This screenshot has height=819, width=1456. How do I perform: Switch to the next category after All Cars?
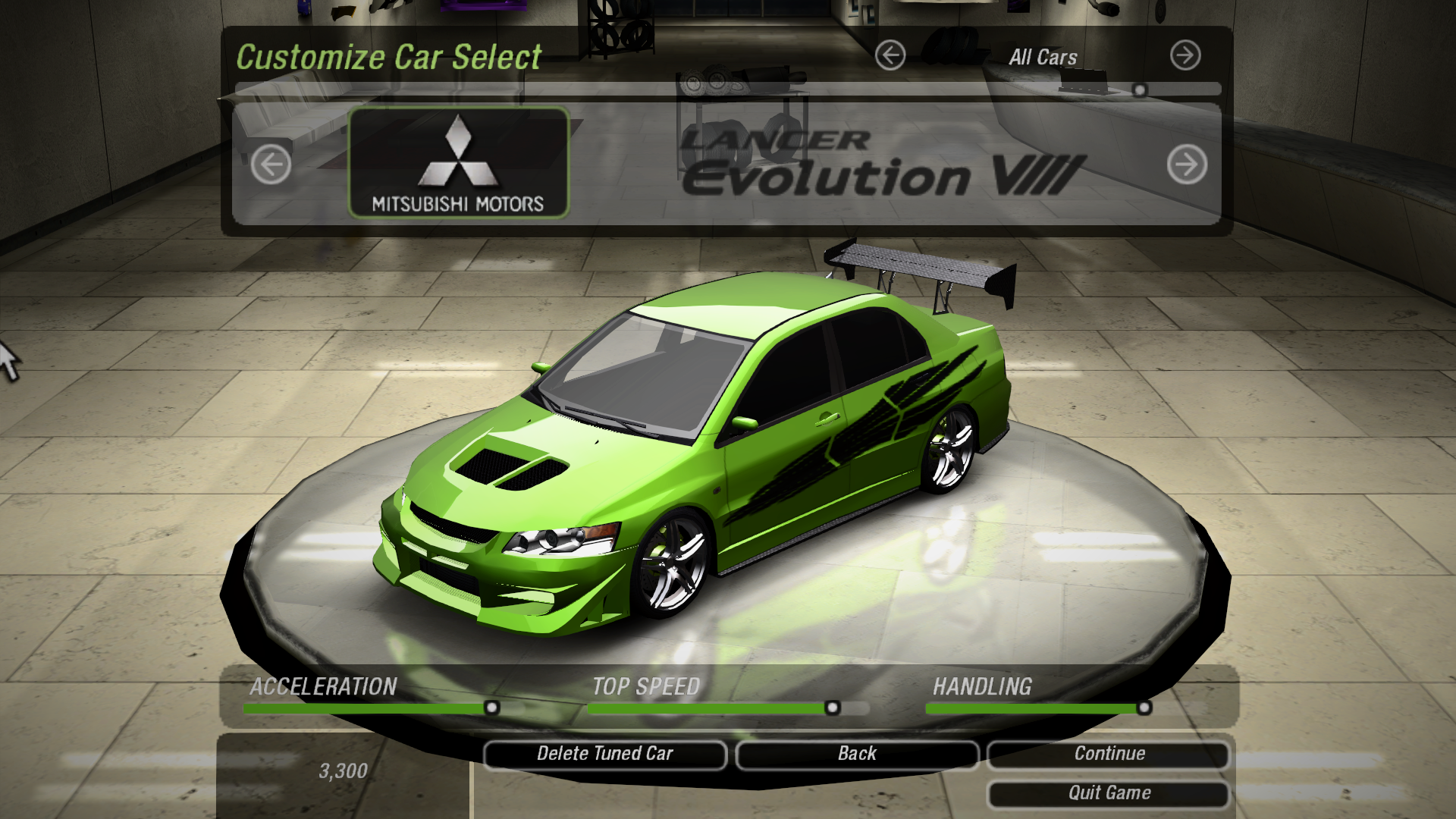pyautogui.click(x=1185, y=55)
